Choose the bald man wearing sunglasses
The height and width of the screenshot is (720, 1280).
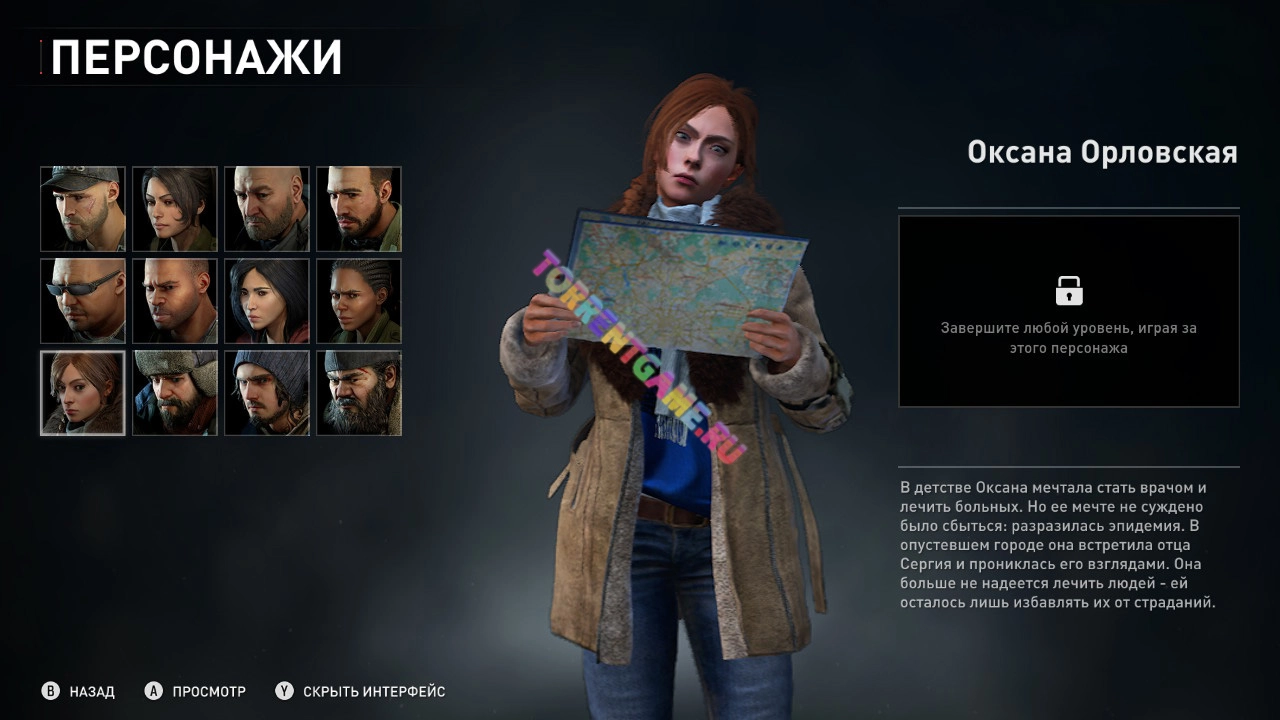(x=83, y=301)
